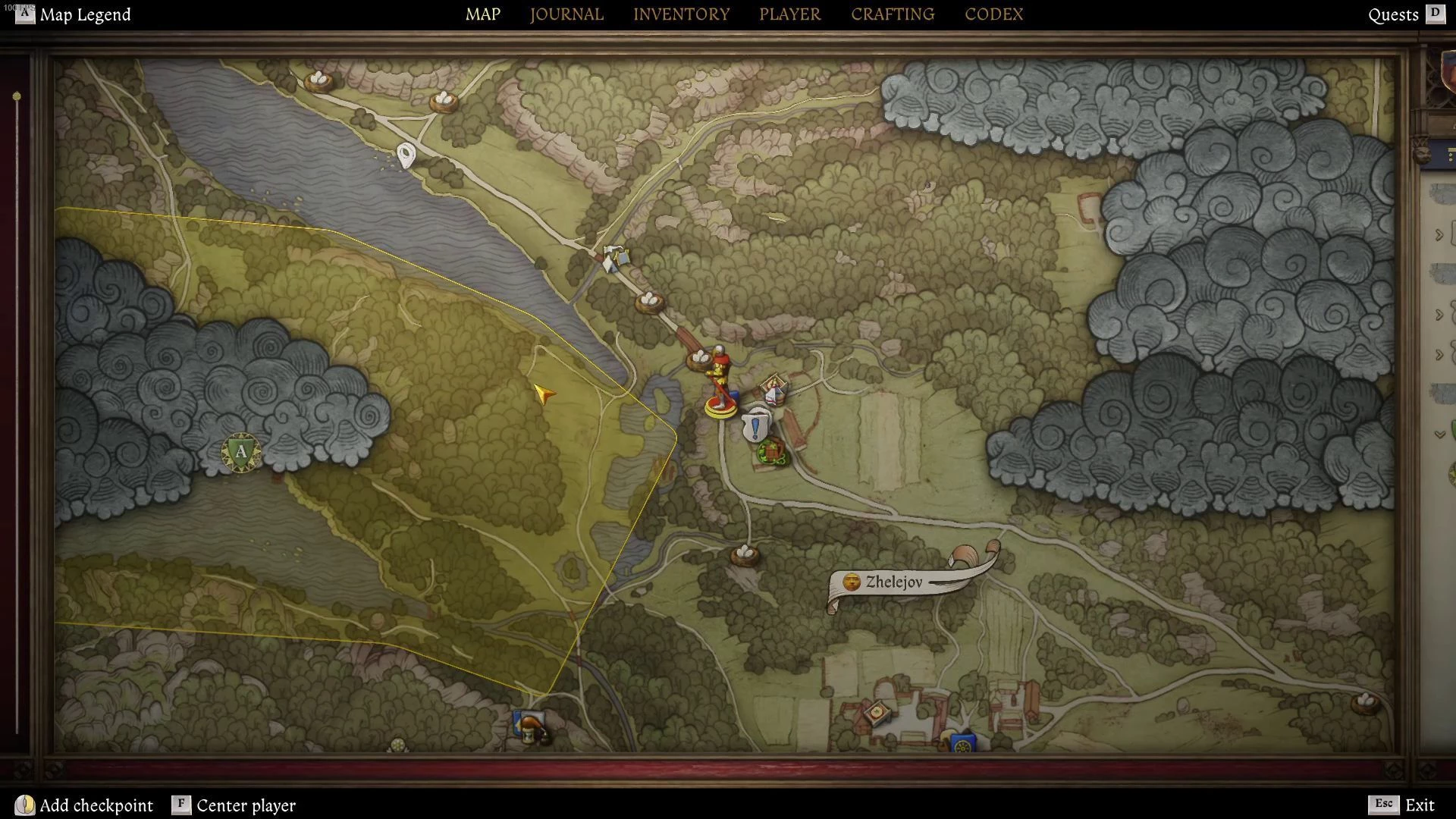The image size is (1456, 819).
Task: Open the Journal tab
Action: pyautogui.click(x=566, y=14)
